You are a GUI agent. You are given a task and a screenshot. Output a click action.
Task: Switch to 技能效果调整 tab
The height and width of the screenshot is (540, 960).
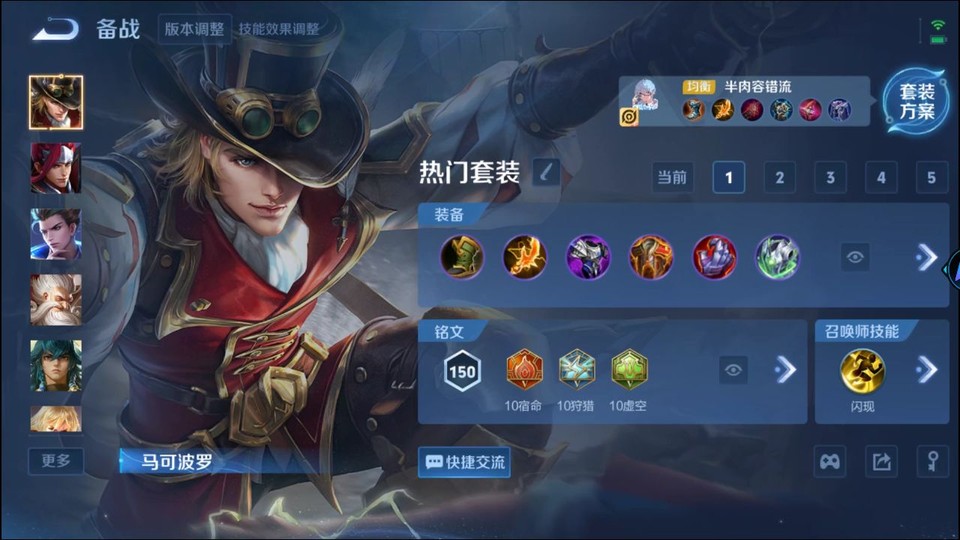pyautogui.click(x=279, y=29)
